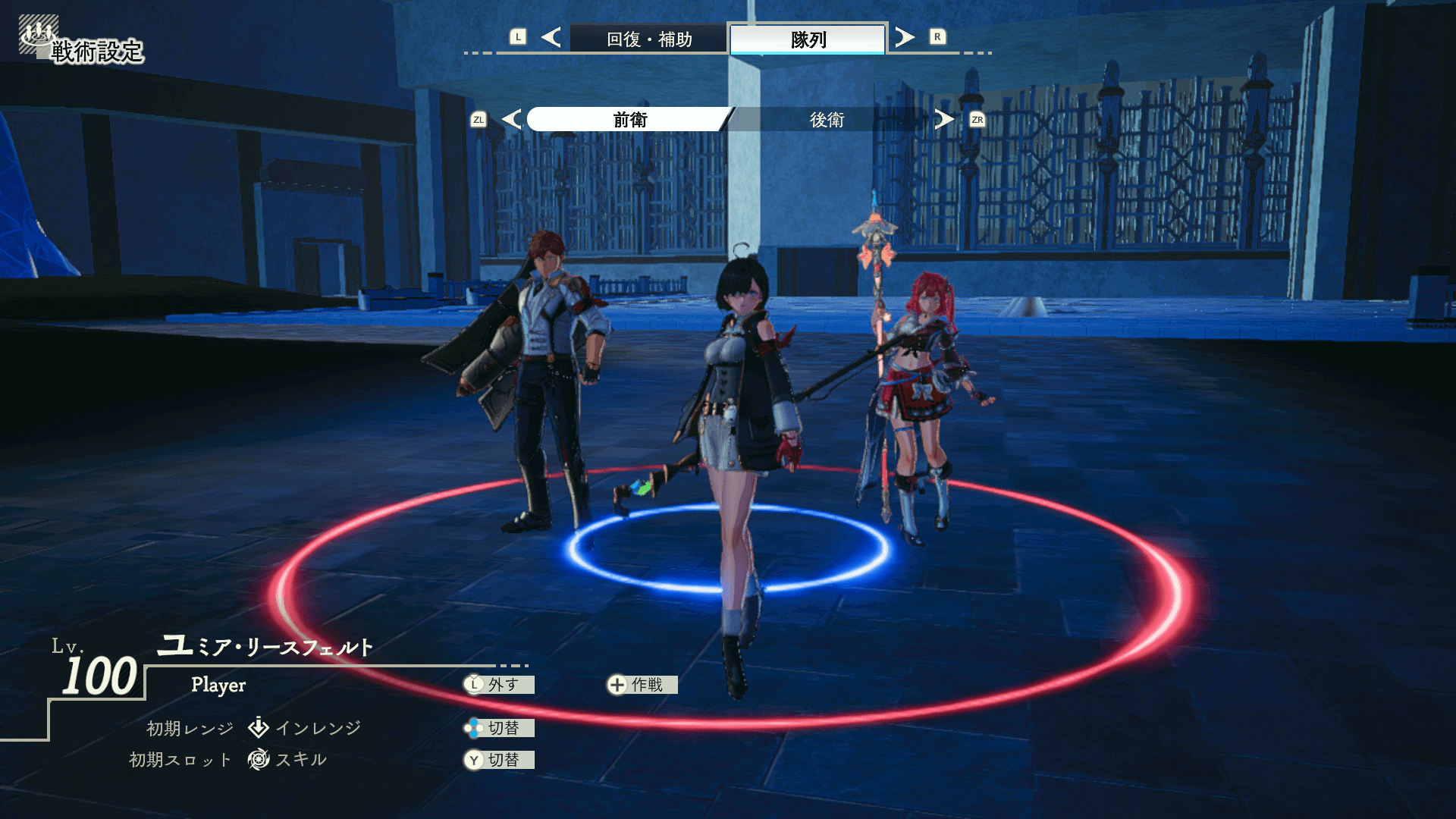Viewport: 1456px width, 819px height.
Task: Click the right arrow beside 後衛
Action: click(x=944, y=119)
